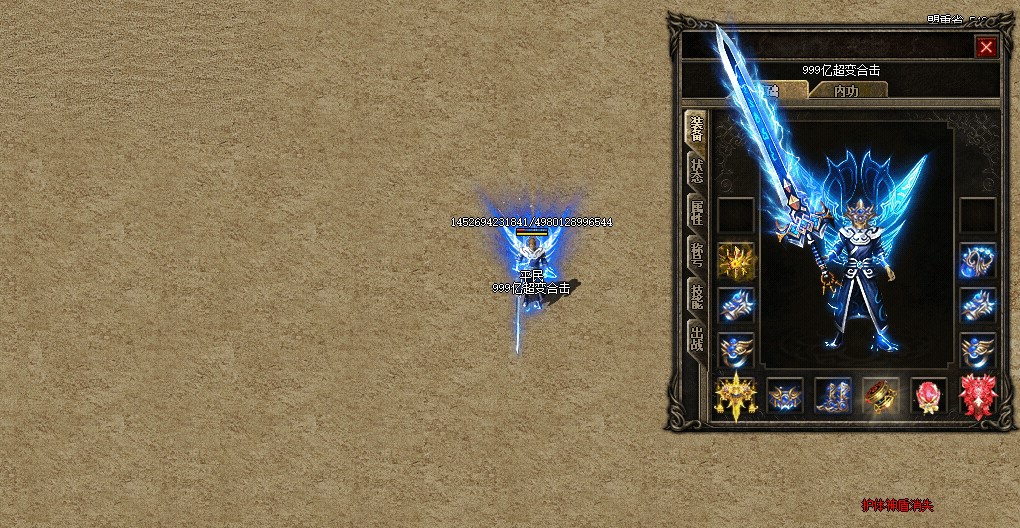Open the 状态 side tab
The width and height of the screenshot is (1020, 528).
pos(696,171)
